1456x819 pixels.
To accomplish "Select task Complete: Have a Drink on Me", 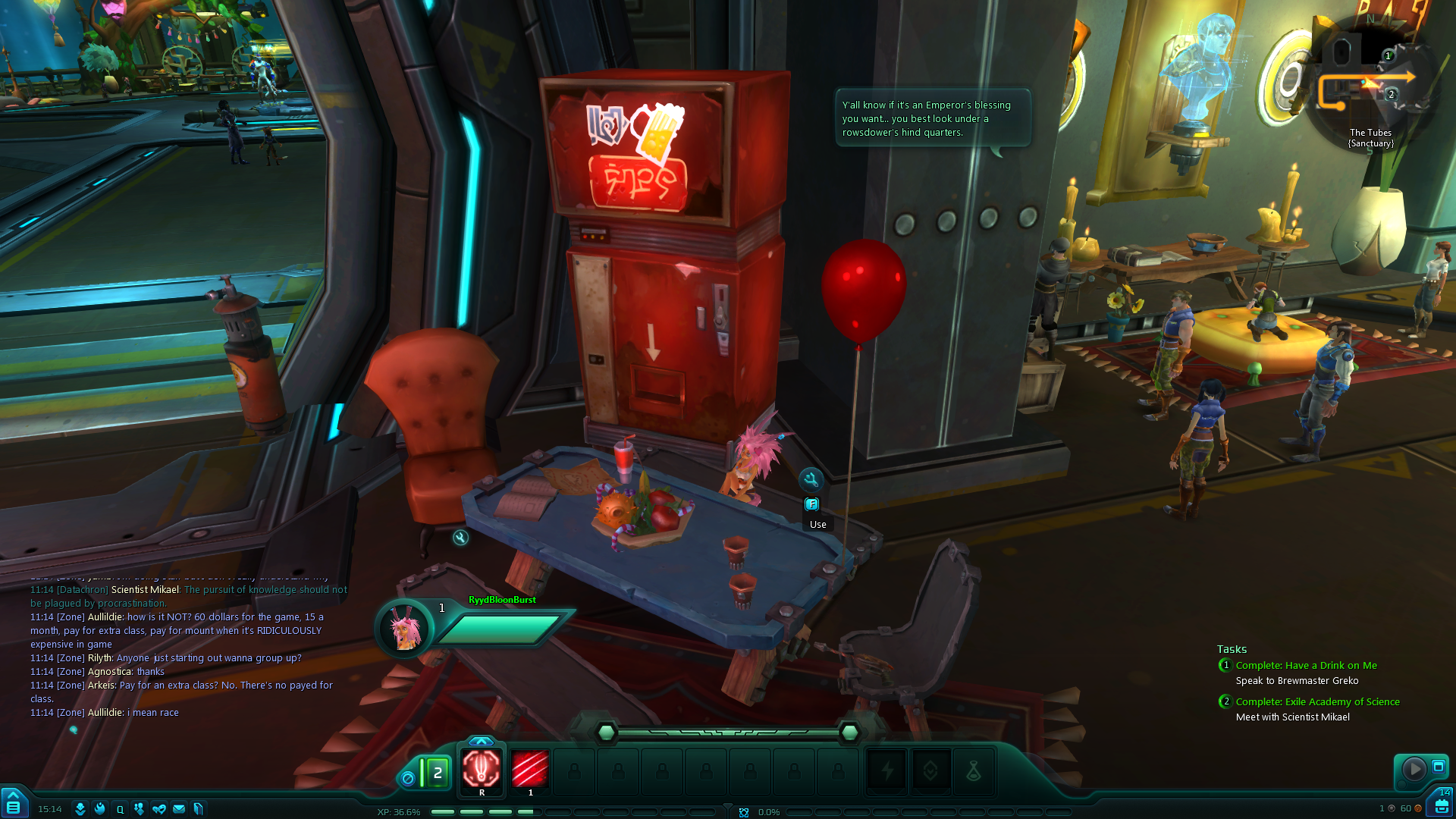I will [x=1306, y=665].
